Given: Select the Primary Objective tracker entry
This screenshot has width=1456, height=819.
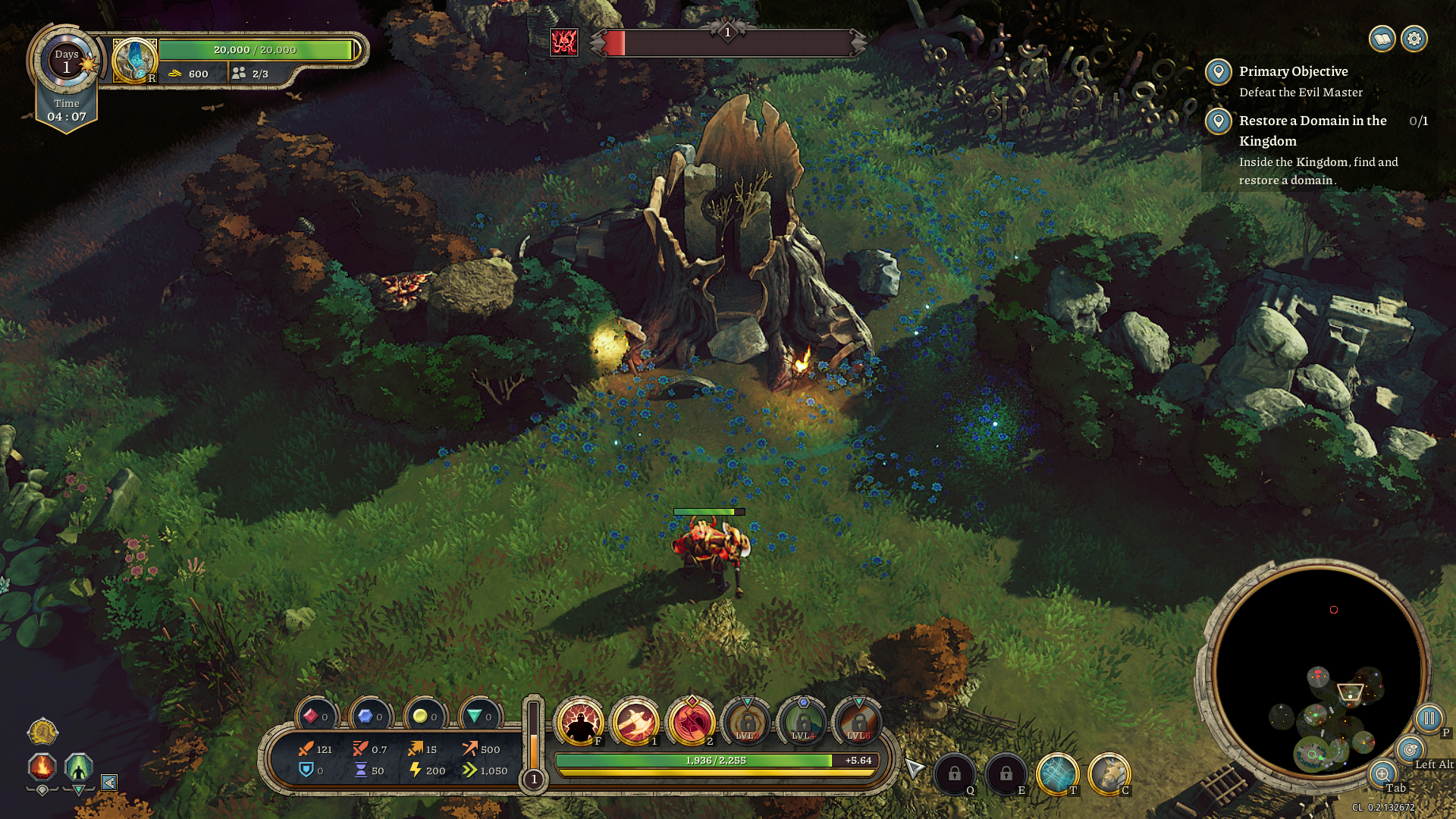Looking at the screenshot, I should [1293, 71].
